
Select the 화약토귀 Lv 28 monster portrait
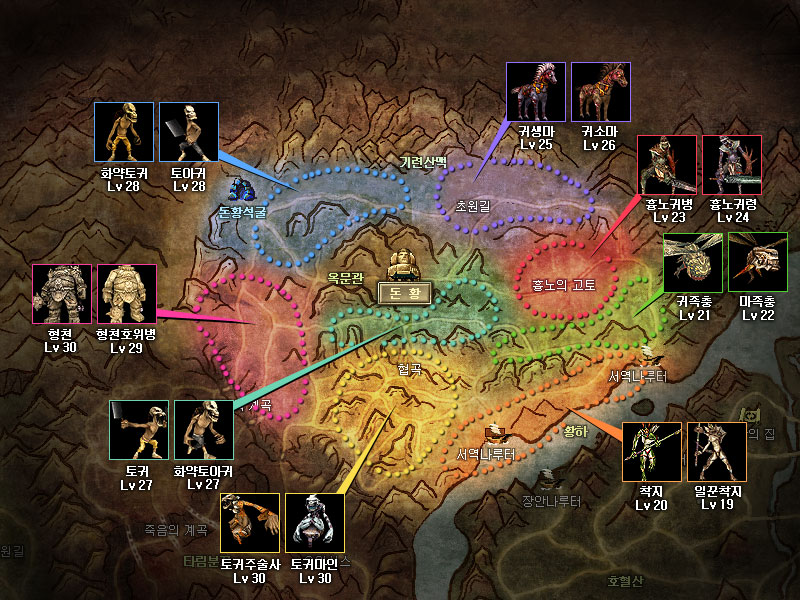(x=125, y=131)
